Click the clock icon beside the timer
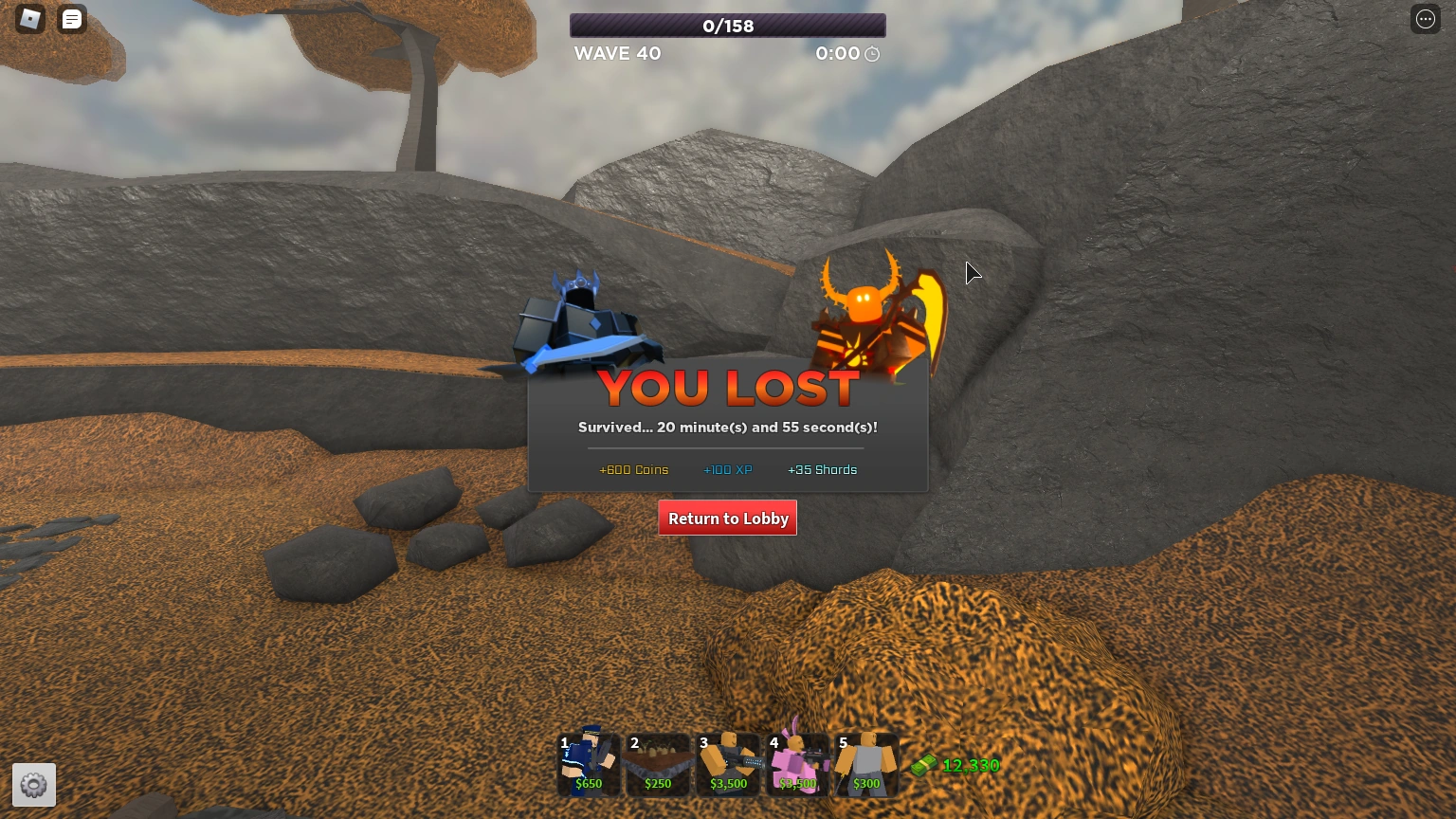1456x819 pixels. (x=871, y=54)
